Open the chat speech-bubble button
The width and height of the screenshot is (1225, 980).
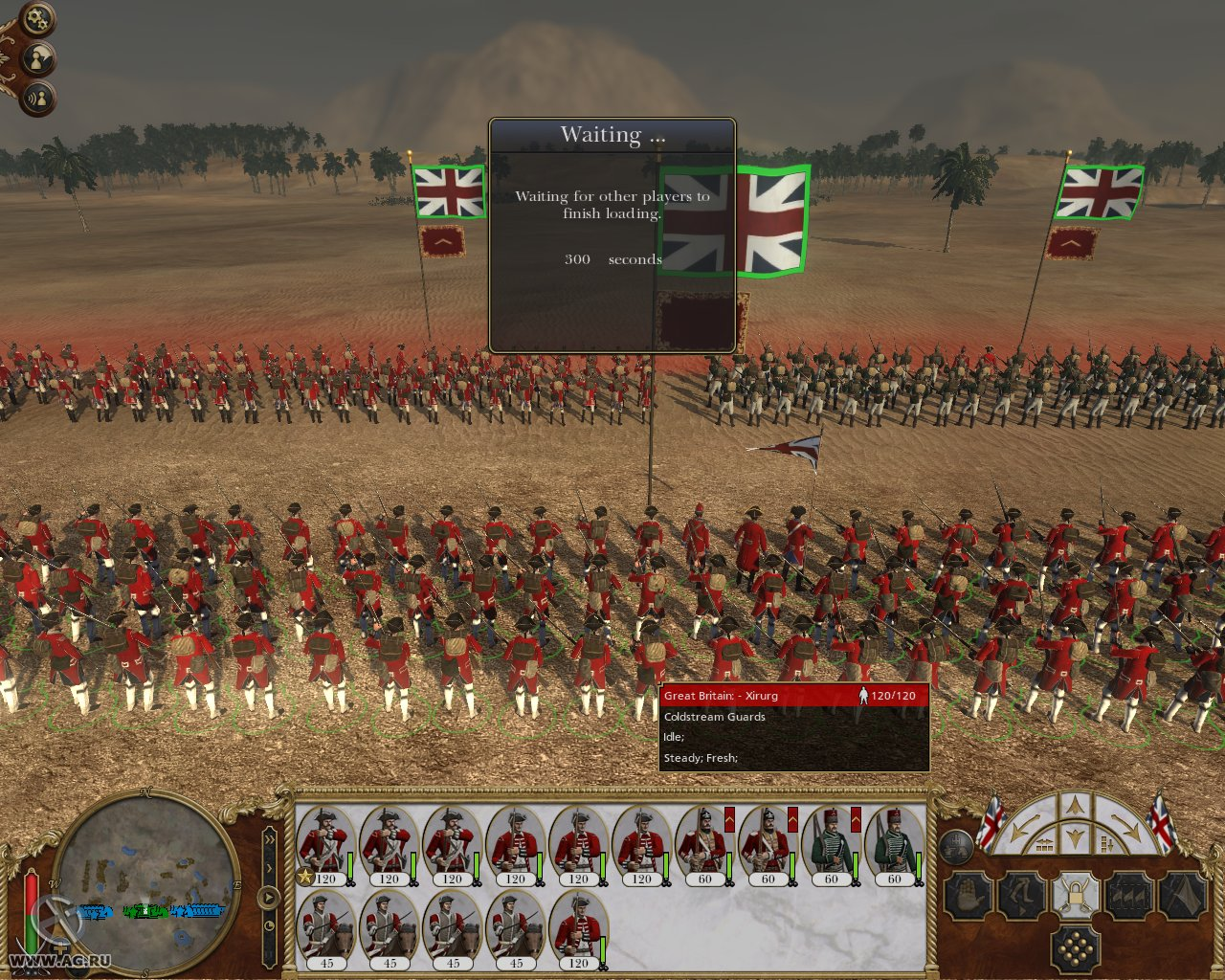38,59
